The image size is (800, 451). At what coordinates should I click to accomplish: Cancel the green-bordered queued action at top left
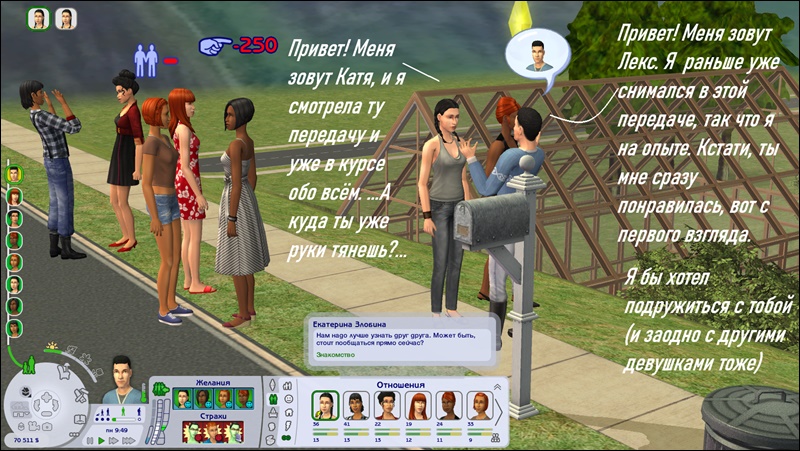[x=39, y=19]
